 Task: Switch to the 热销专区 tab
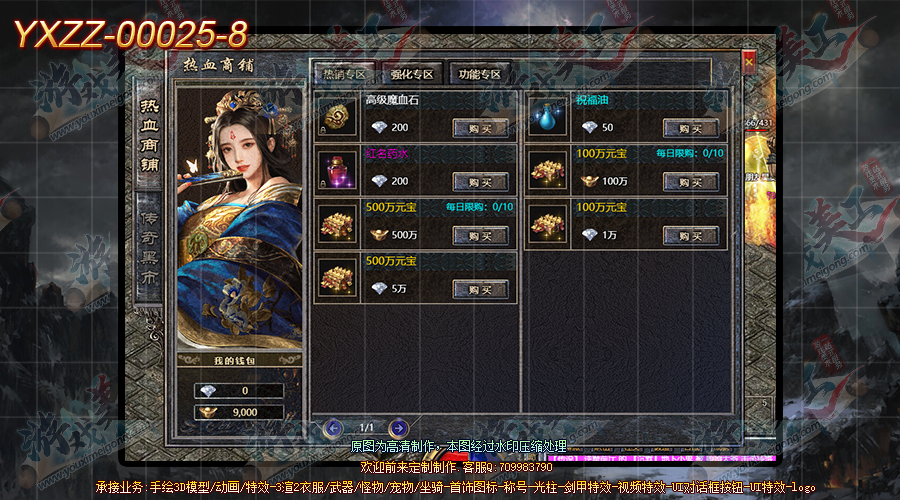click(344, 75)
